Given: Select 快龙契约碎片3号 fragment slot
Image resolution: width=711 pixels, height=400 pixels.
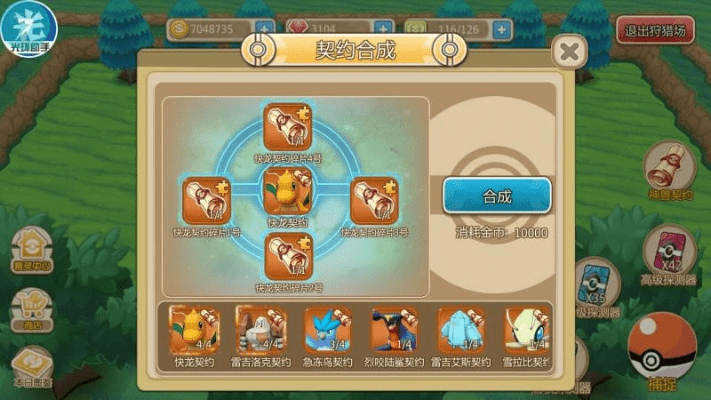Looking at the screenshot, I should [374, 200].
